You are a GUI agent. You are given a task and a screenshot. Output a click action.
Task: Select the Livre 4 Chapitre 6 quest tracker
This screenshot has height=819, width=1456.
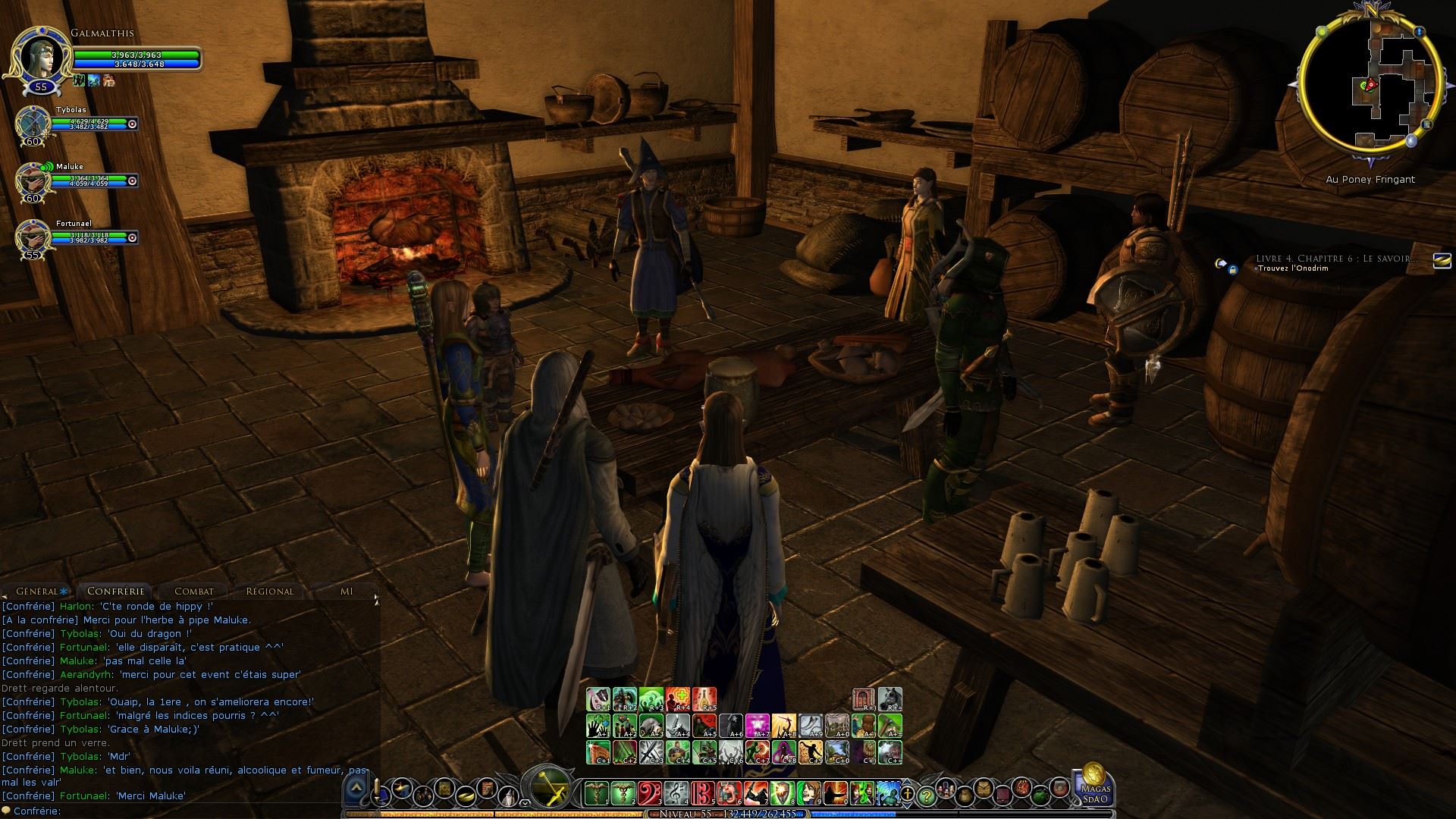pos(1335,259)
